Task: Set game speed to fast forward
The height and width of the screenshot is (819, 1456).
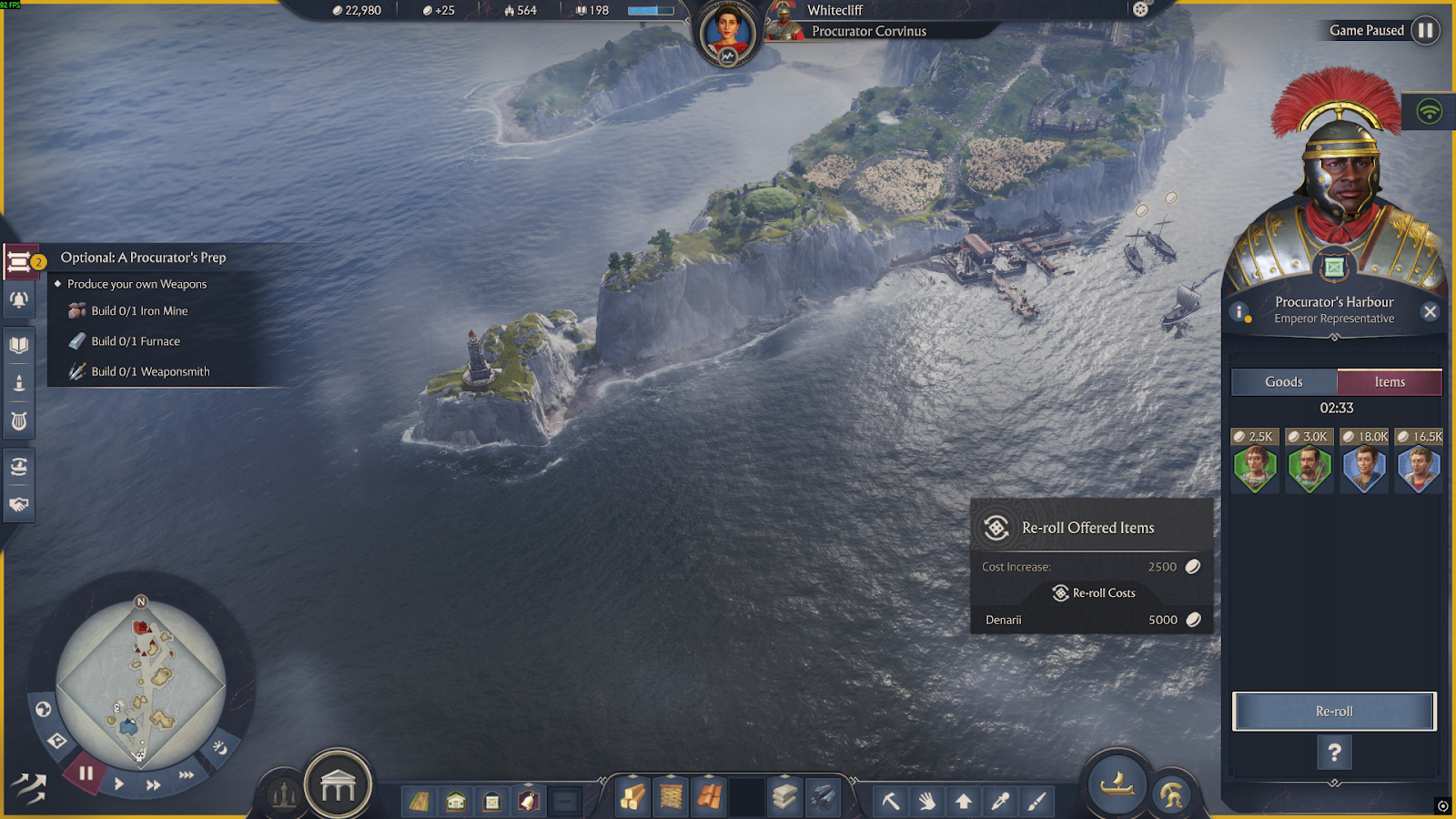Action: pyautogui.click(x=154, y=784)
